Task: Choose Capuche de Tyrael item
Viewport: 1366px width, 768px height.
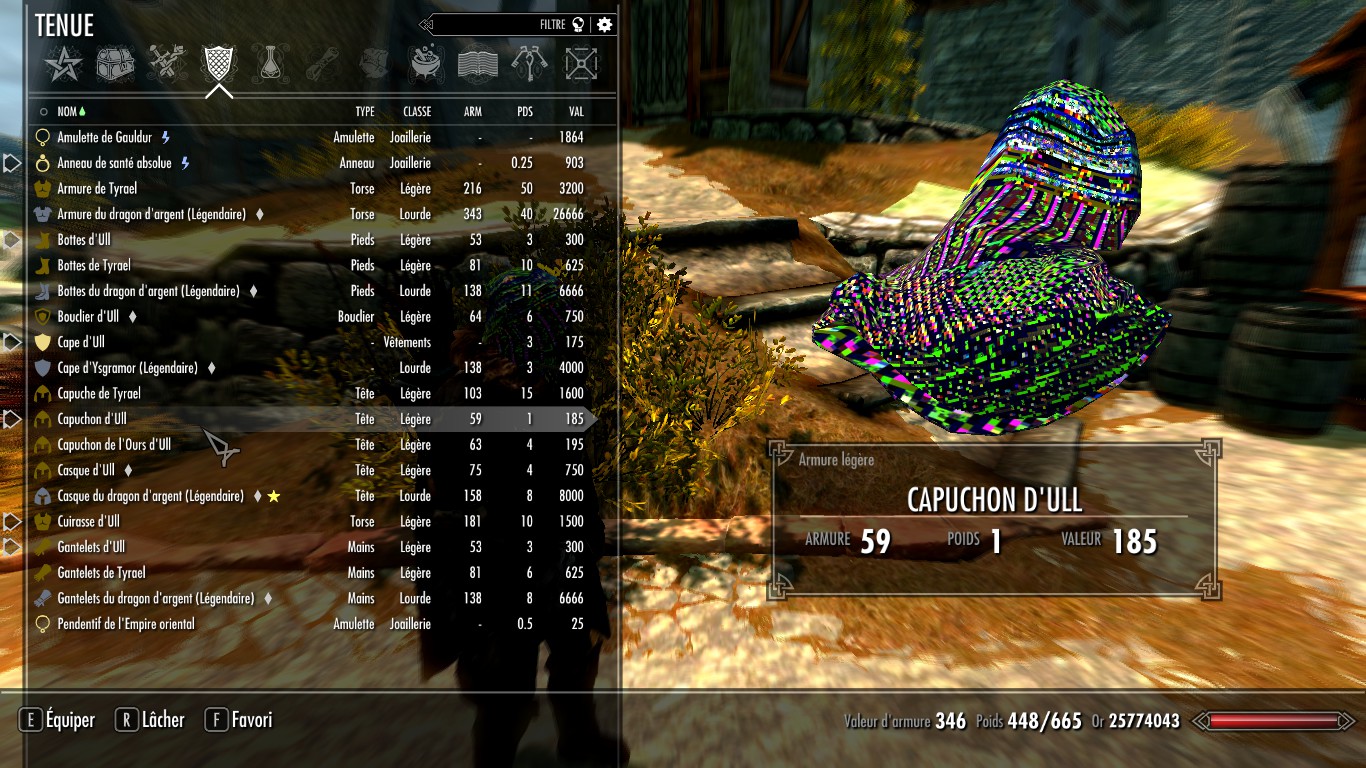Action: pyautogui.click(x=99, y=393)
